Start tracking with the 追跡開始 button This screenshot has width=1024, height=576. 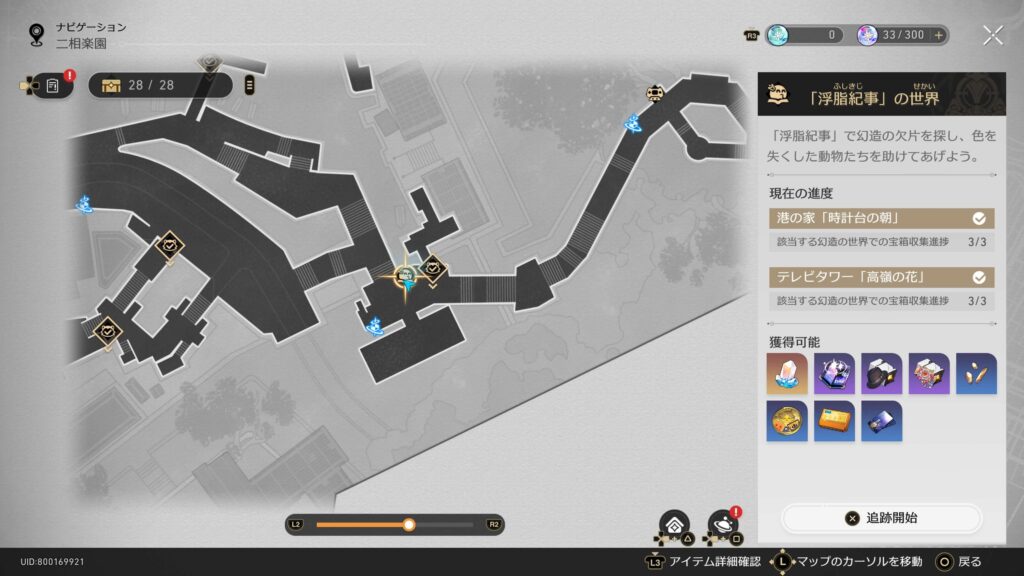coord(882,518)
